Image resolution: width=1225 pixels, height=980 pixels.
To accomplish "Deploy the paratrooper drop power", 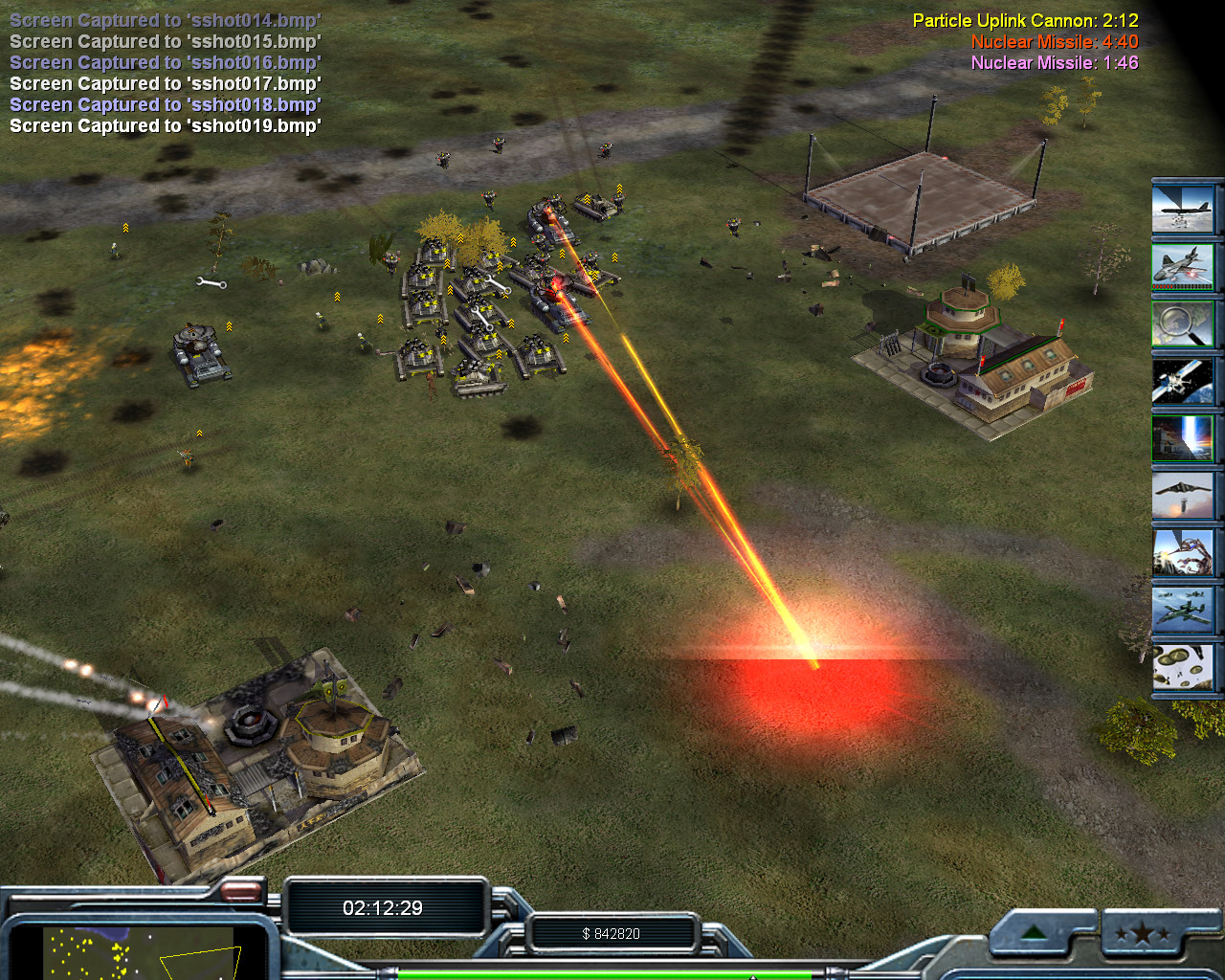I will [1183, 667].
